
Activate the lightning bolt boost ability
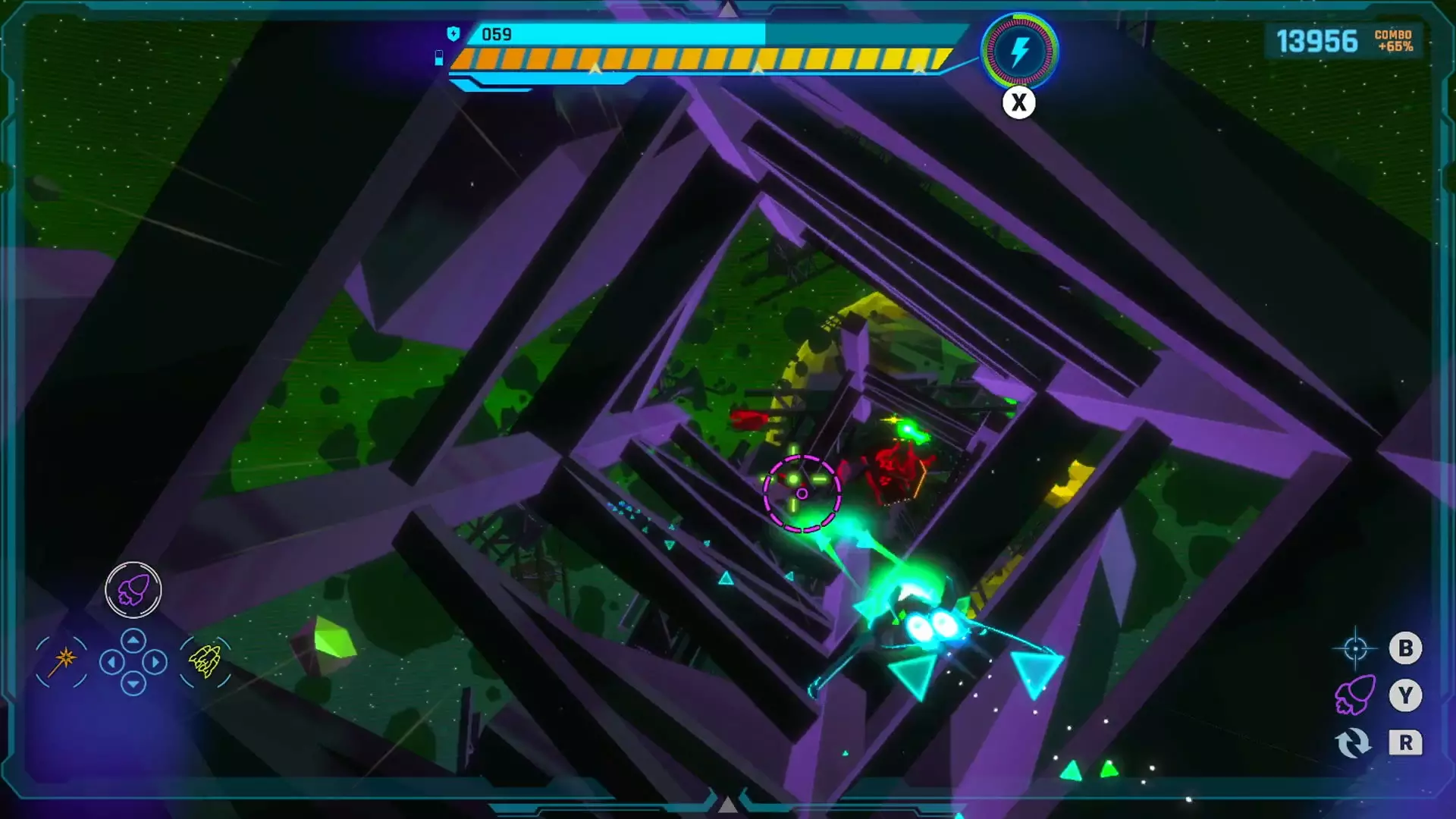pos(1020,52)
